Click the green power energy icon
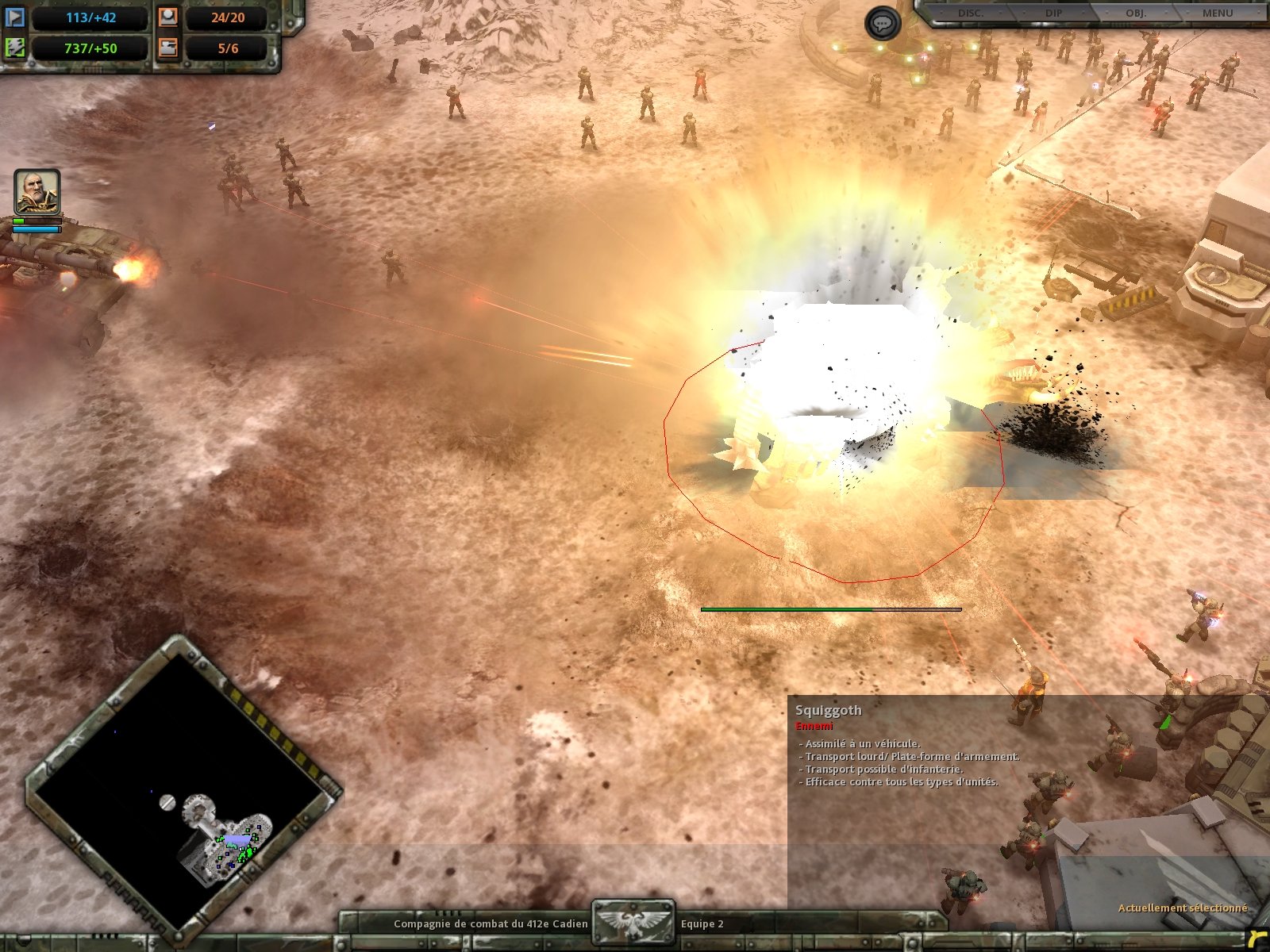This screenshot has height=952, width=1270. (14, 48)
